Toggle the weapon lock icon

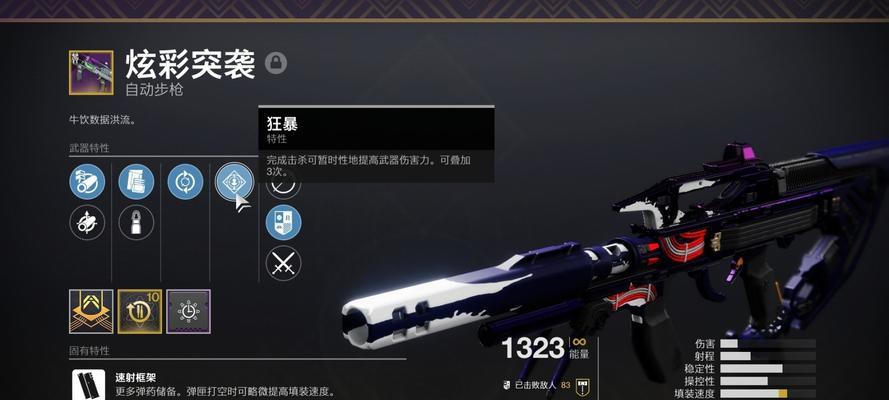coord(276,63)
